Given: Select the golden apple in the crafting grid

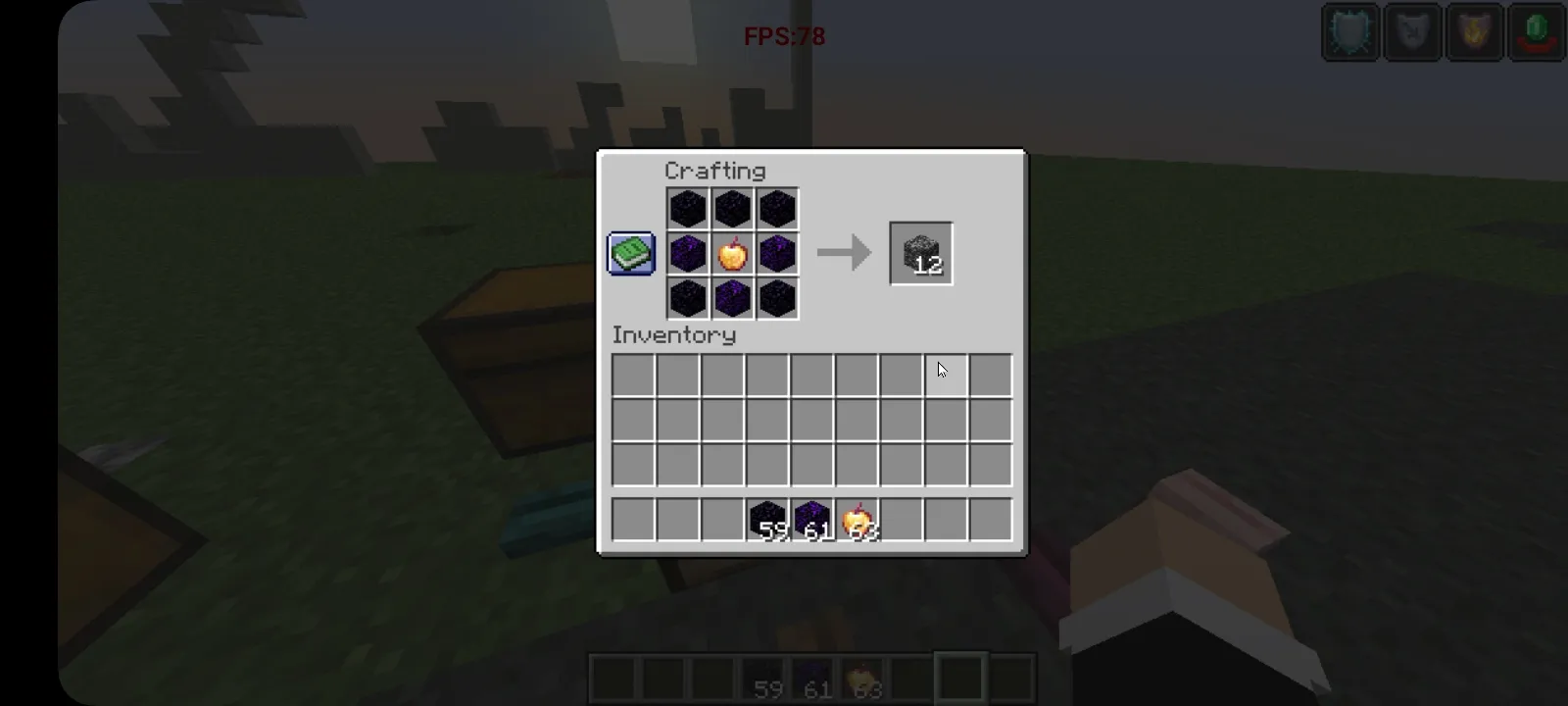Looking at the screenshot, I should [x=732, y=253].
